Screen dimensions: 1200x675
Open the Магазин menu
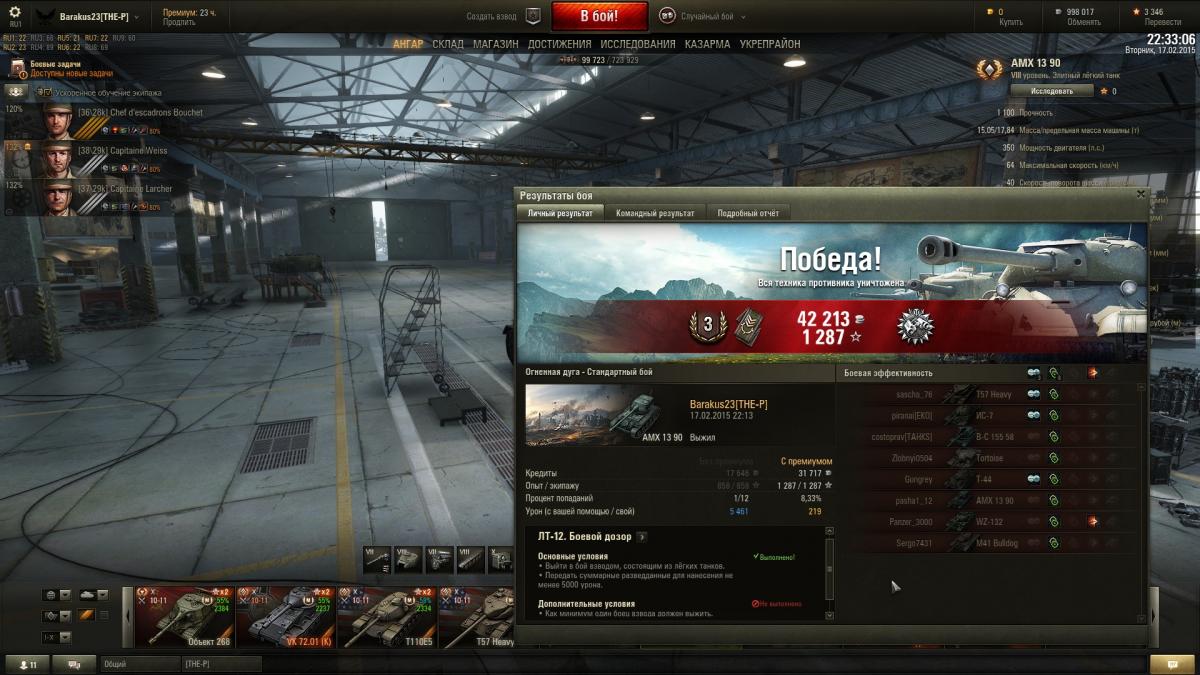coord(495,44)
